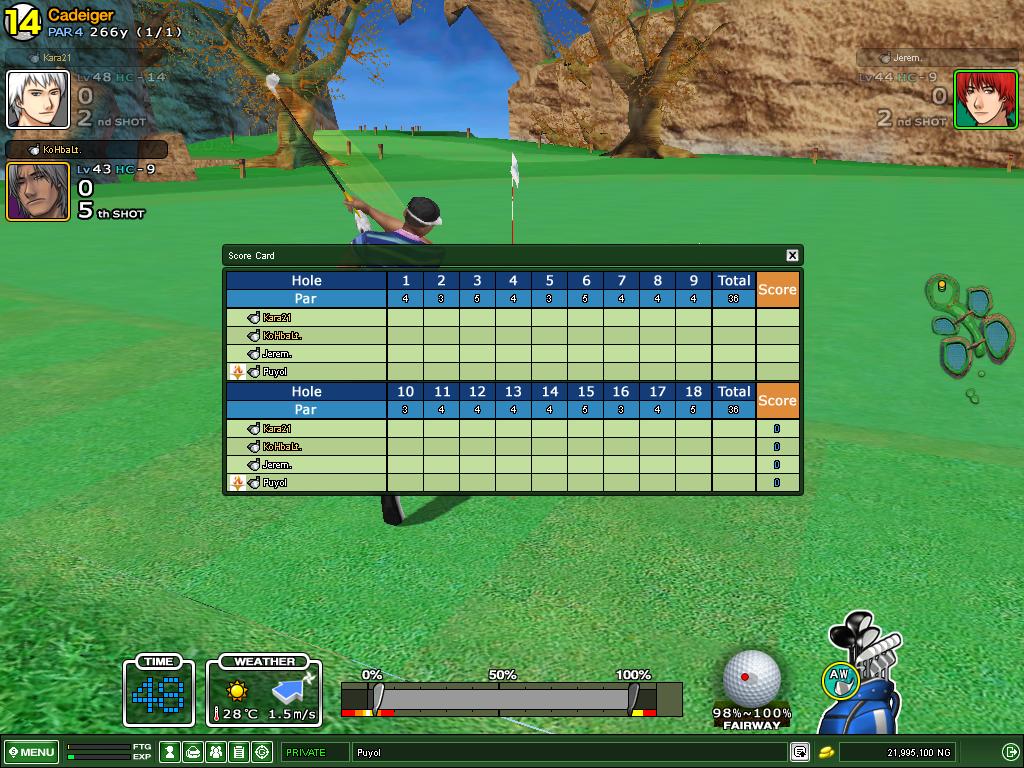Open the course minimap
The width and height of the screenshot is (1024, 768).
(966, 330)
